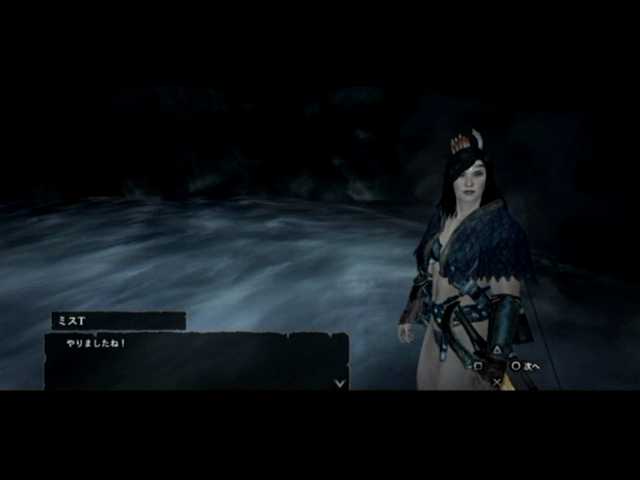
Task: Click the やりましたね! dialogue box
Action: [196, 361]
